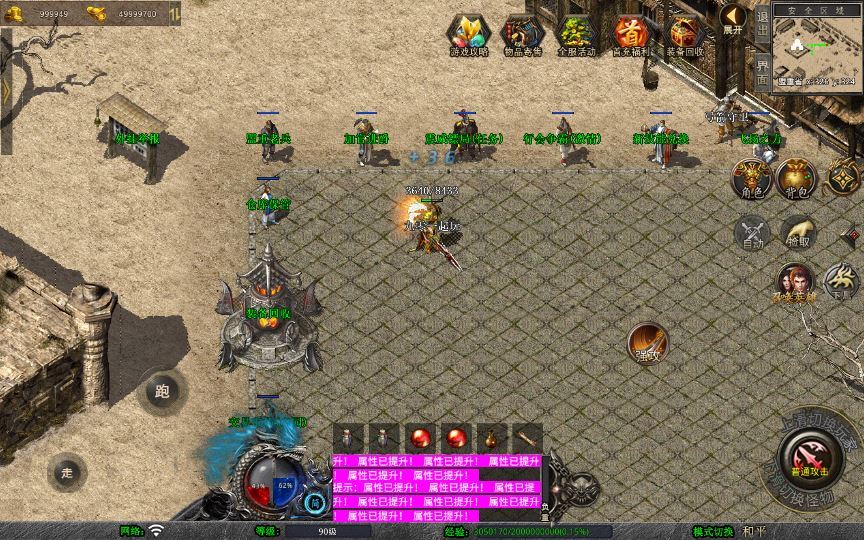This screenshot has width=864, height=540.
Task: Click the 界面 interface tab
Action: tap(762, 70)
